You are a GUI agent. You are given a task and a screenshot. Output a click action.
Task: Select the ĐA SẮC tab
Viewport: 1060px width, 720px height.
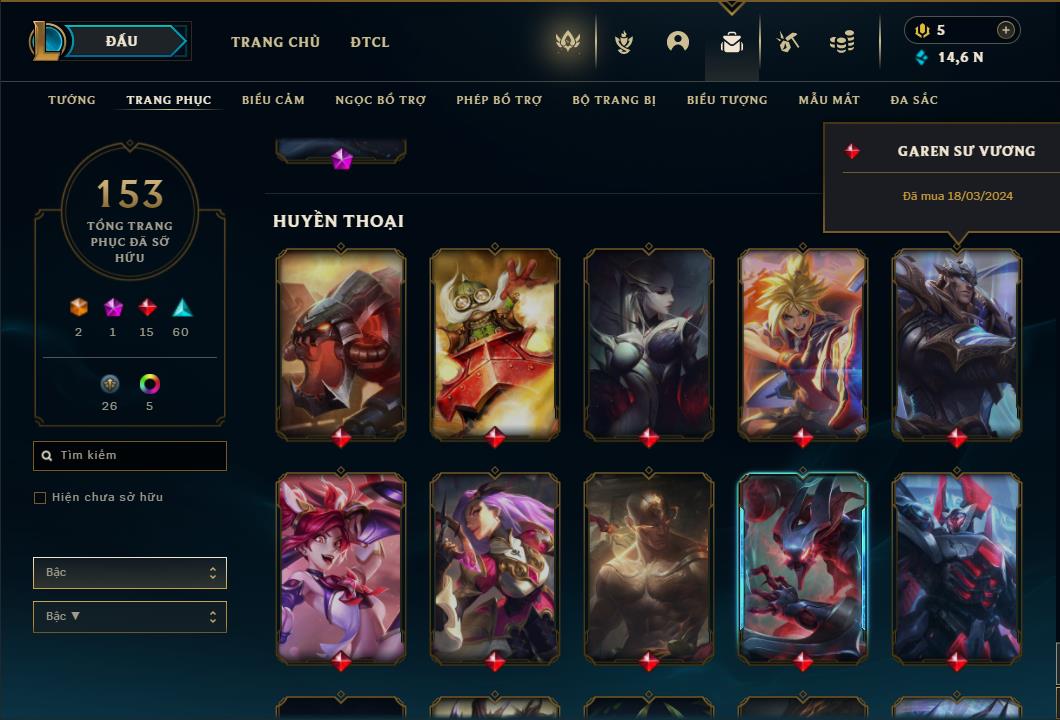[914, 100]
